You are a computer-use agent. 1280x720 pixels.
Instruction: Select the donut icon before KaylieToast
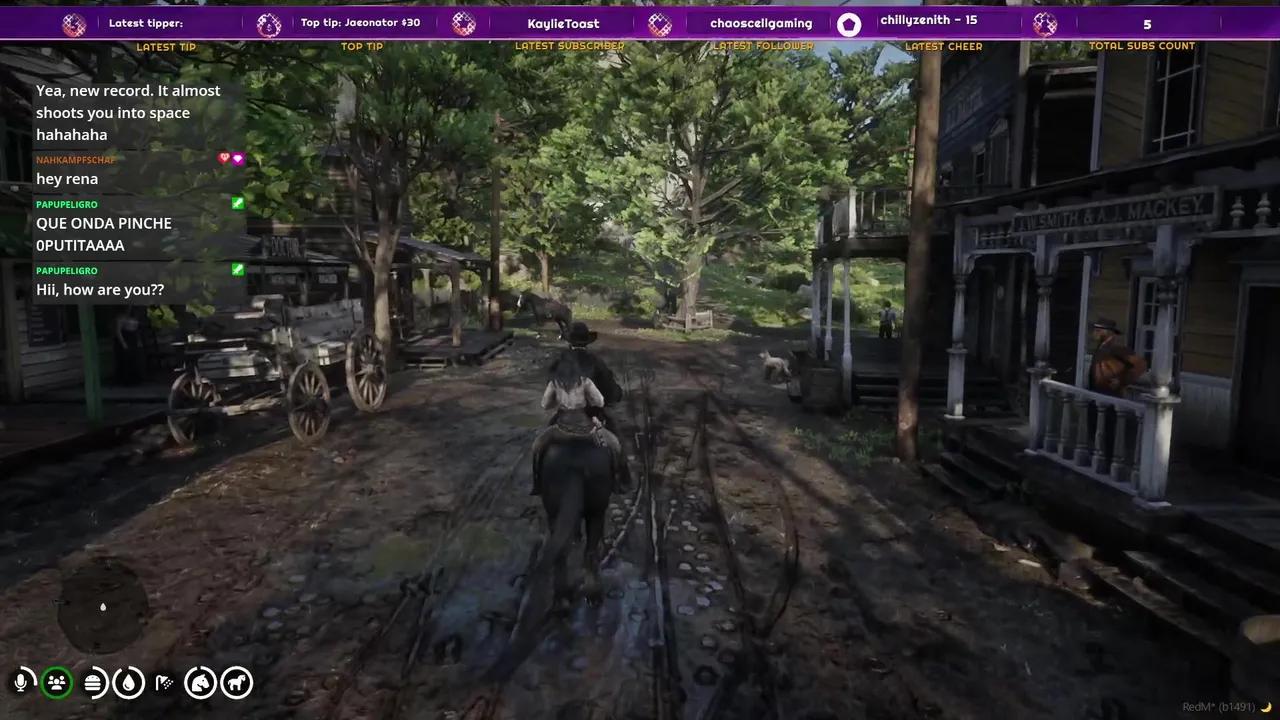(463, 23)
